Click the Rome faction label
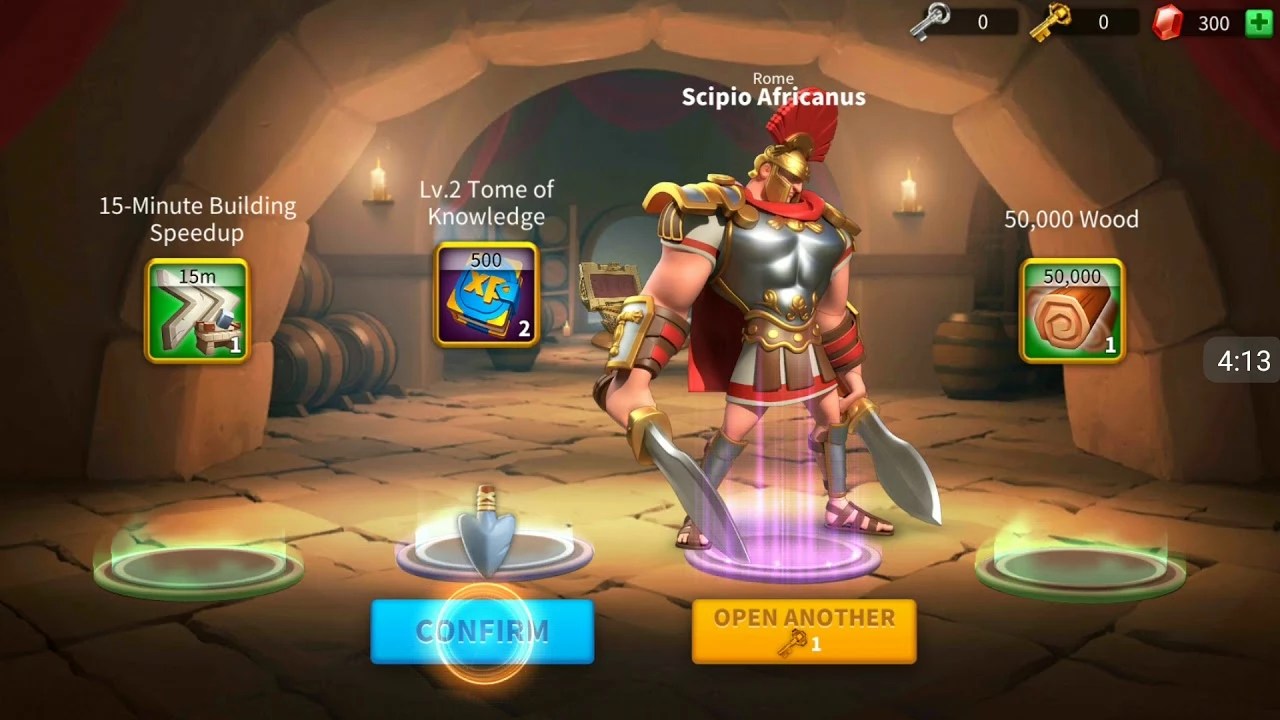The image size is (1280, 720). pyautogui.click(x=772, y=78)
